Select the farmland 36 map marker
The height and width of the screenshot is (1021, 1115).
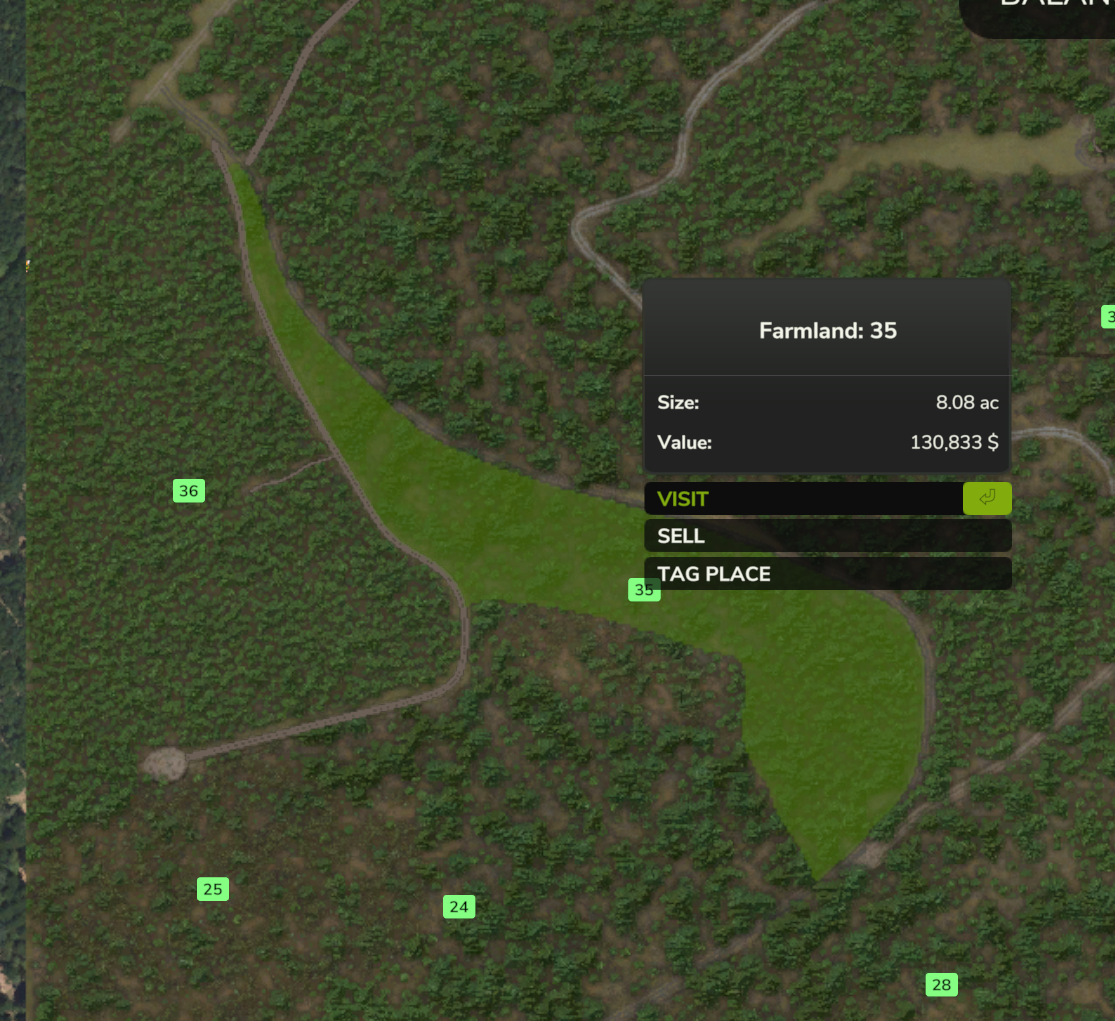(x=189, y=491)
